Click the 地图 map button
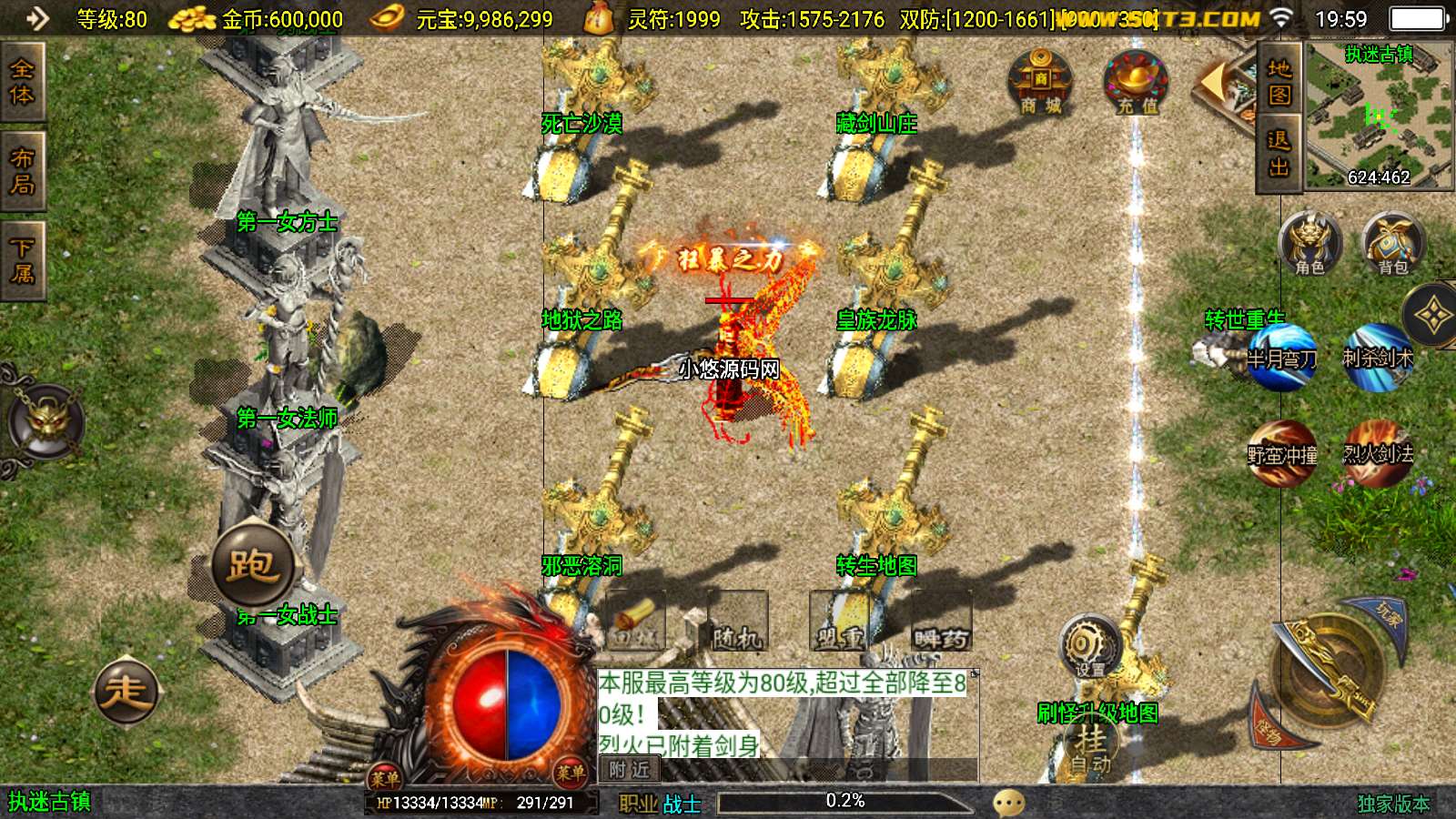 (x=1279, y=82)
